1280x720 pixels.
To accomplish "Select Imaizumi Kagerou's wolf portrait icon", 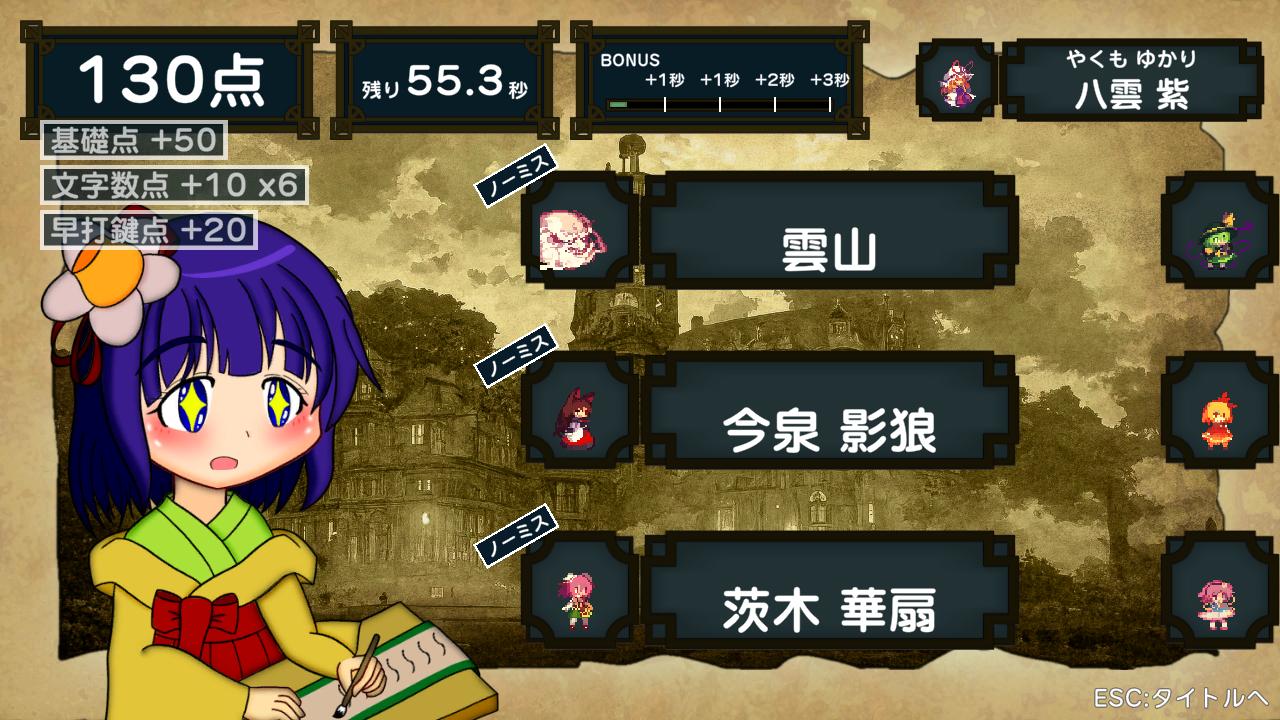I will pos(578,417).
